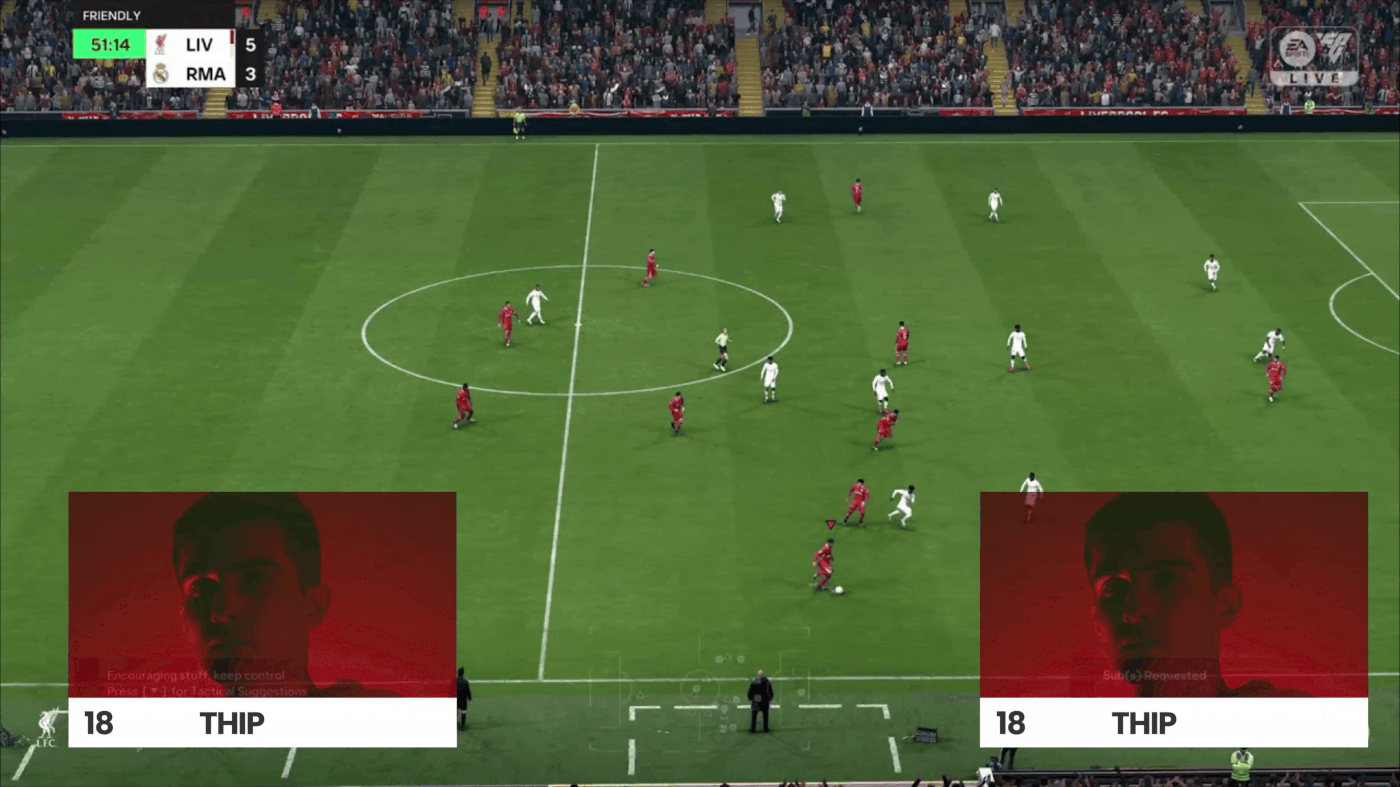The width and height of the screenshot is (1400, 787).
Task: Select the FRIENDLY match type label
Action: point(112,15)
